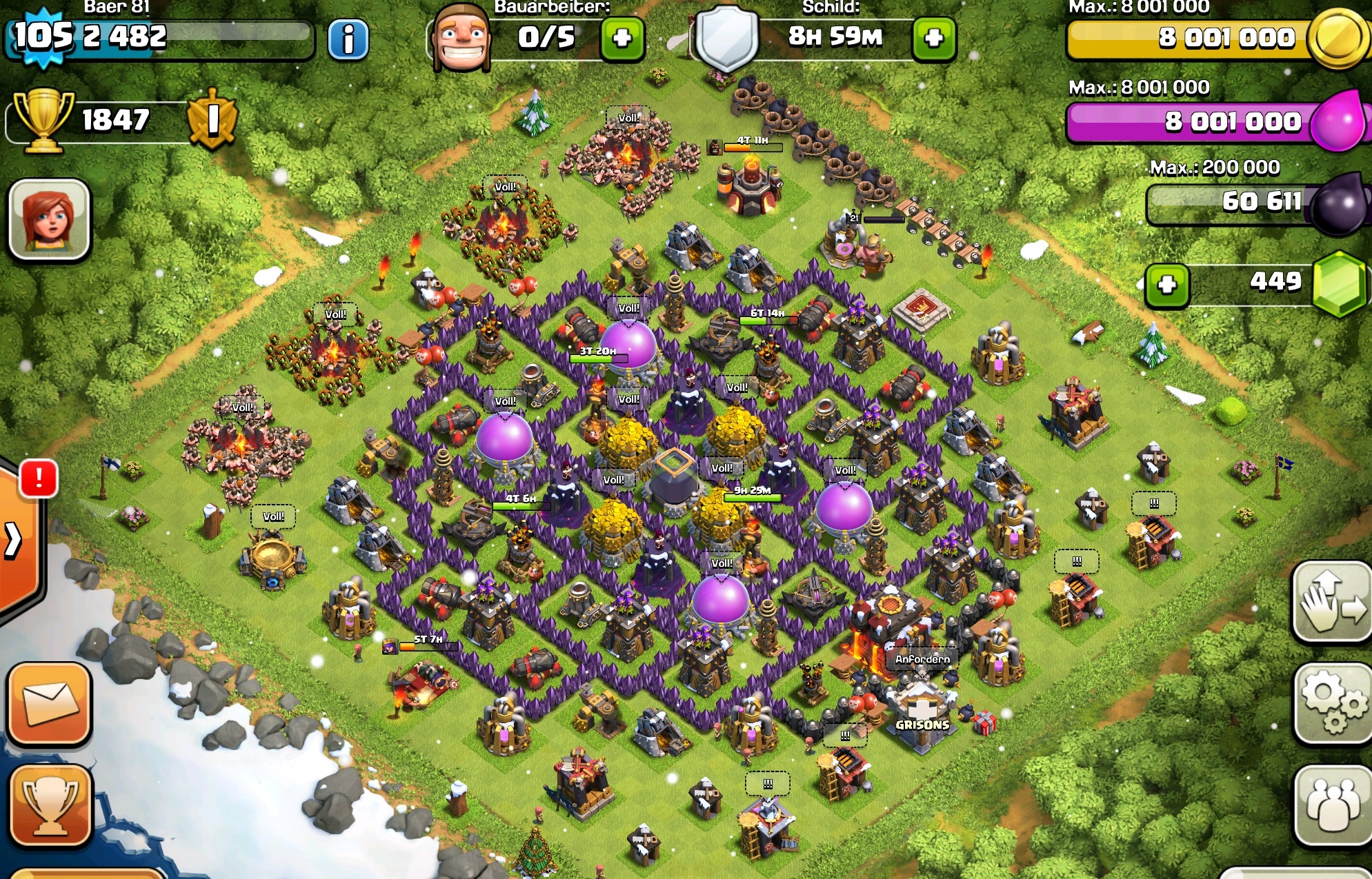Open the friends and social button
The image size is (1372, 879).
click(x=1332, y=805)
